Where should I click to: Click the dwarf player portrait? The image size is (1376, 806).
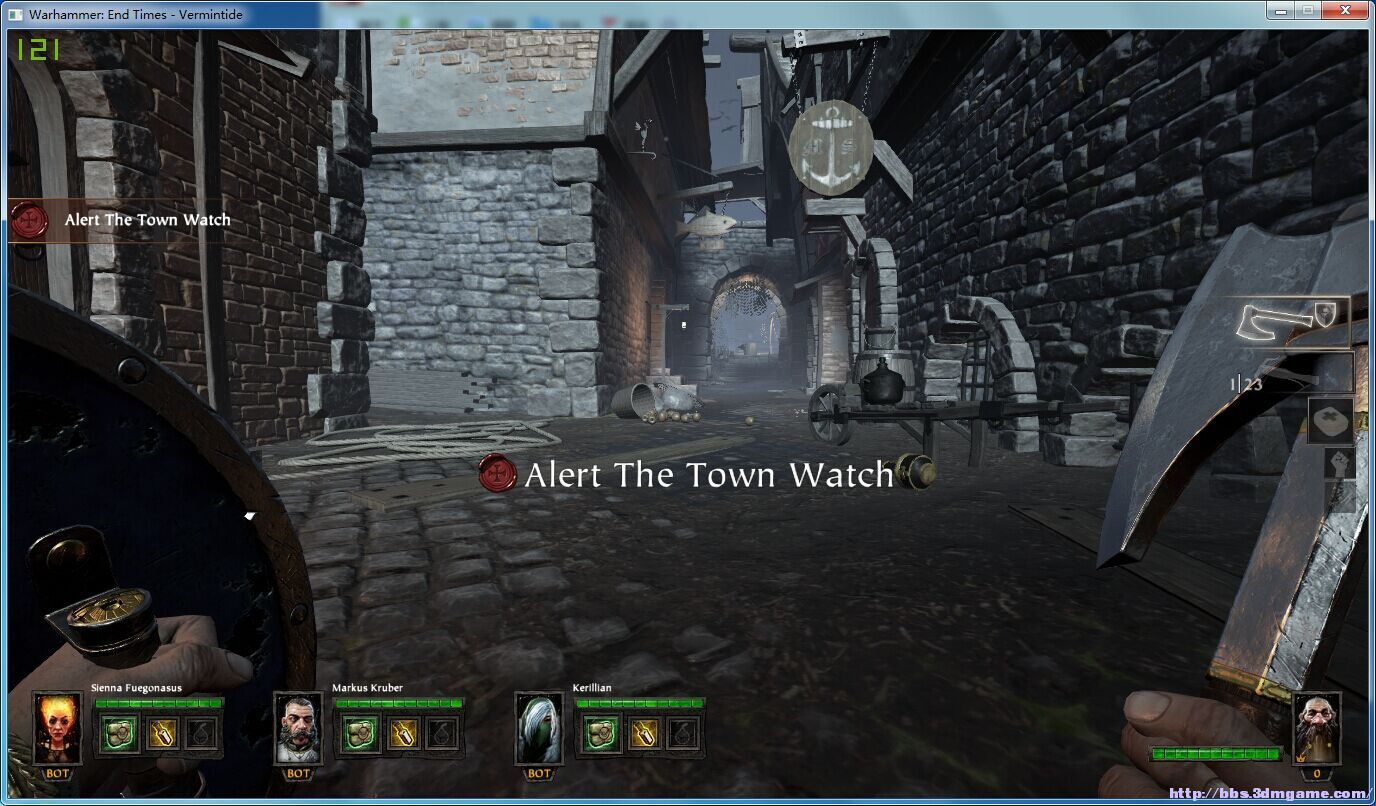pyautogui.click(x=1316, y=728)
